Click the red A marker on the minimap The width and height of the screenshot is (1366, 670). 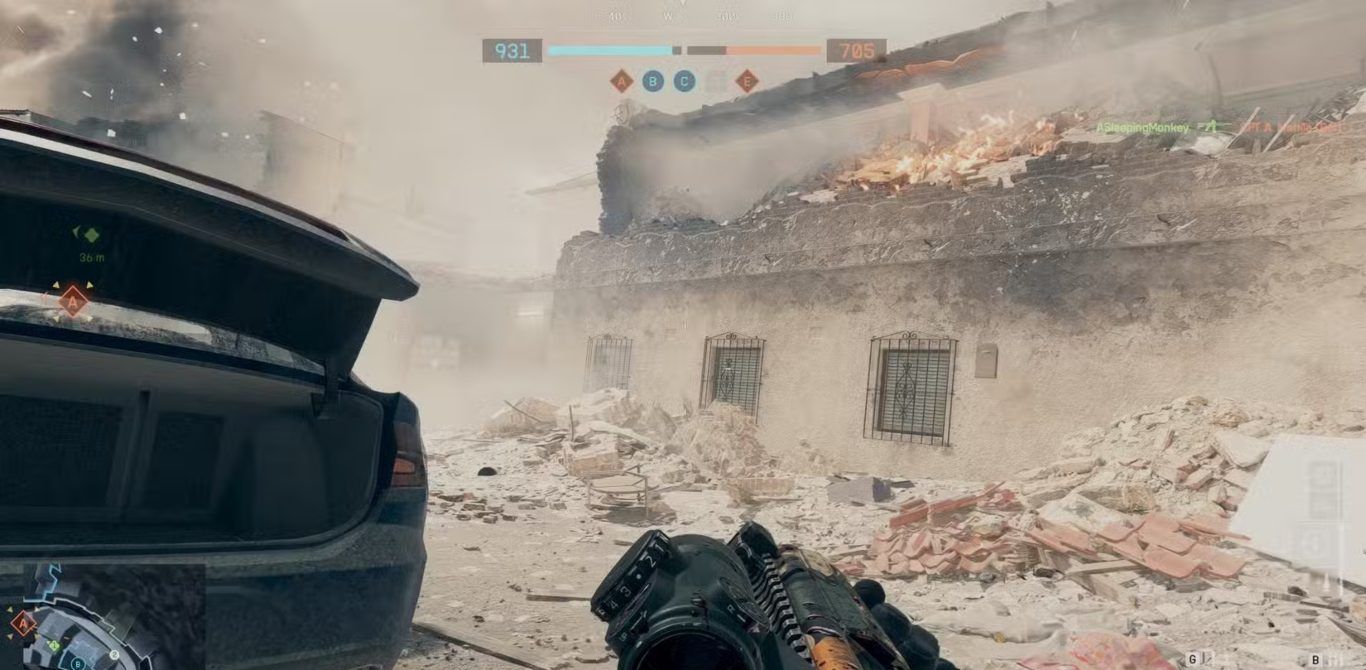click(22, 623)
